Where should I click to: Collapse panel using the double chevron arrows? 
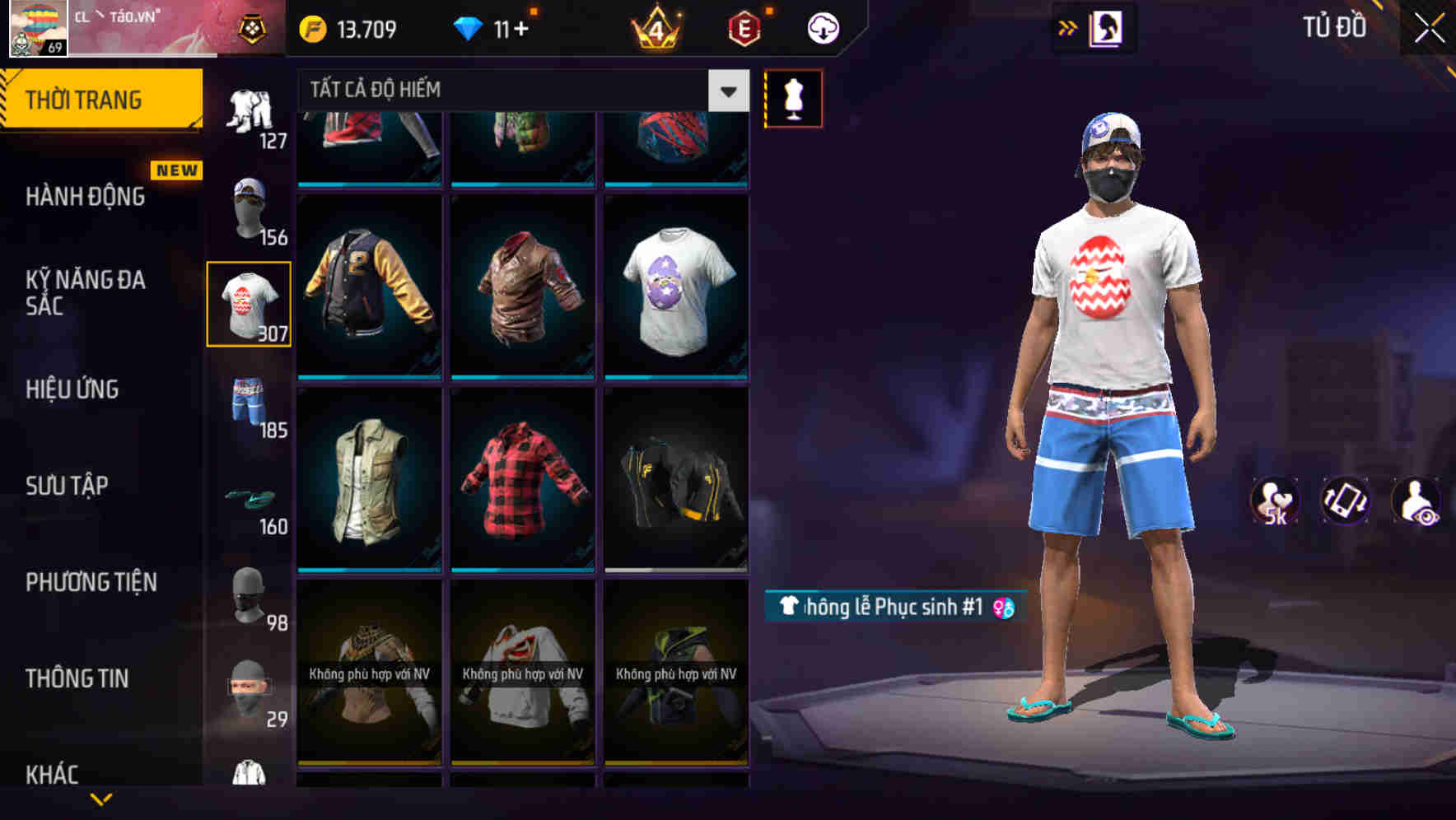(1068, 27)
